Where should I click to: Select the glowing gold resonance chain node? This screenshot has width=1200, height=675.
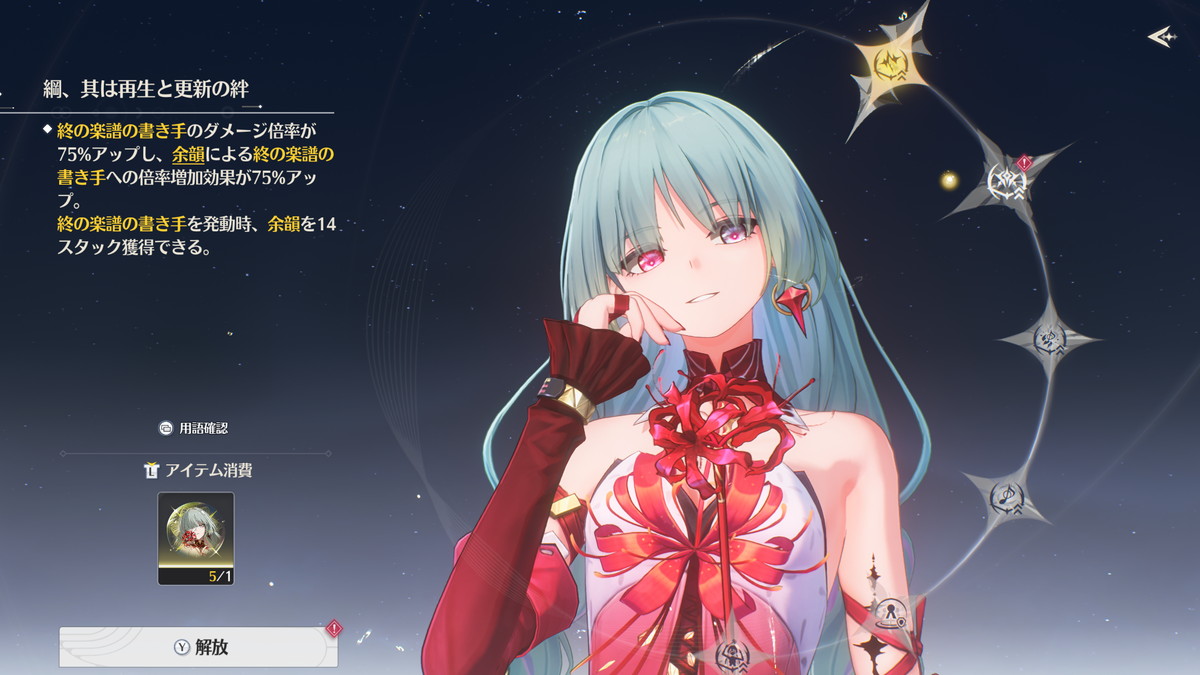pyautogui.click(x=889, y=64)
